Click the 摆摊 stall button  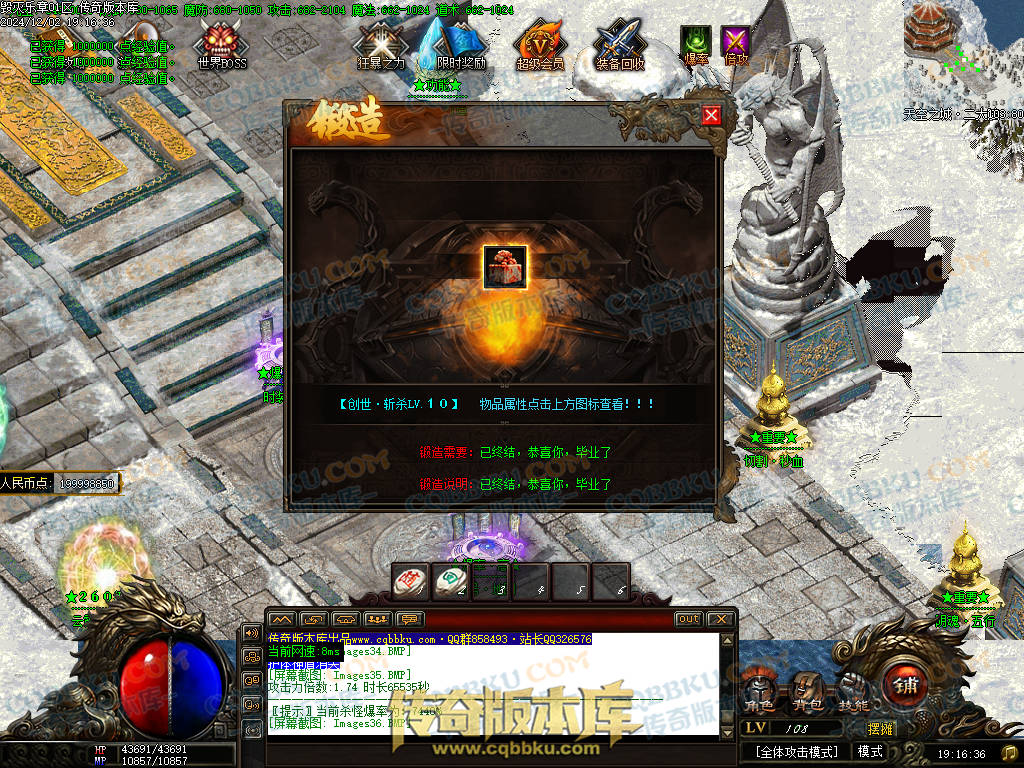(881, 730)
